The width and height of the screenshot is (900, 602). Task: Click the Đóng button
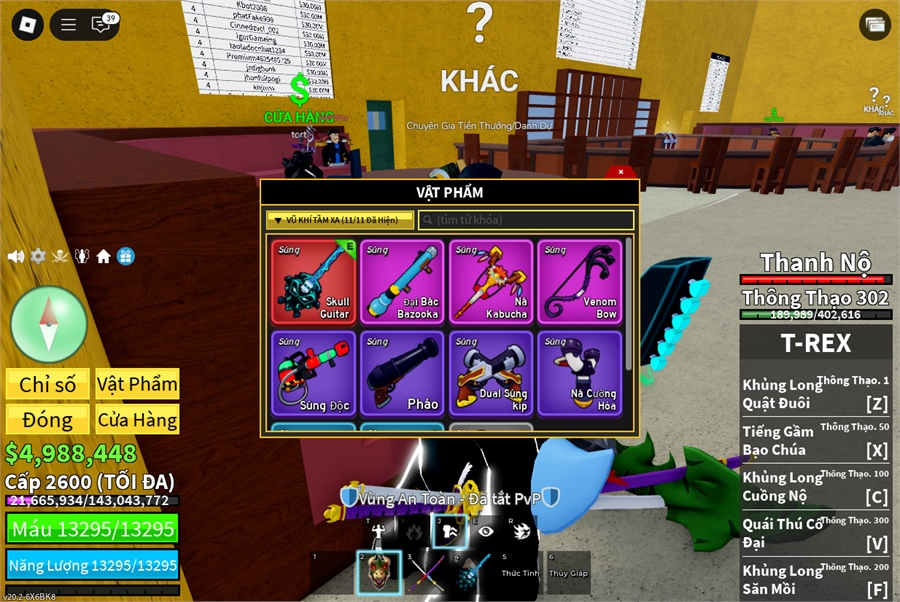point(48,420)
